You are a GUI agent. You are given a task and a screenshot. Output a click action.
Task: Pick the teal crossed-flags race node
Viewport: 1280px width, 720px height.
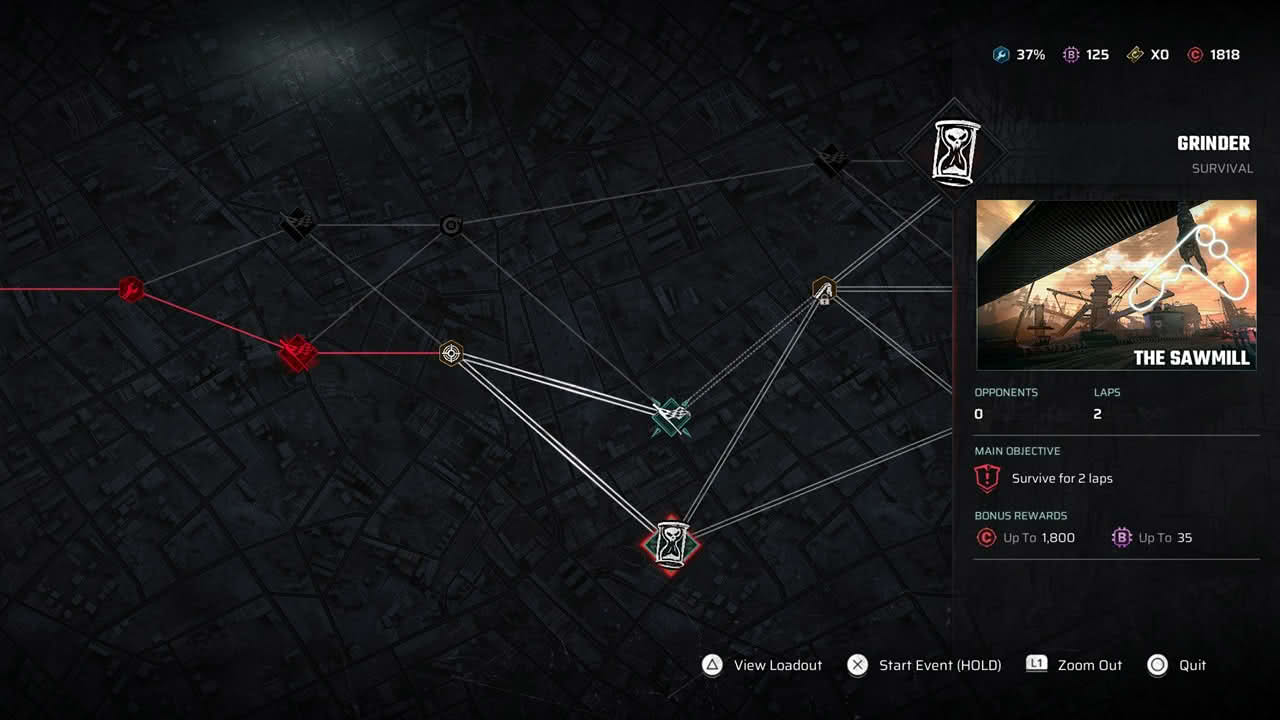pyautogui.click(x=671, y=418)
